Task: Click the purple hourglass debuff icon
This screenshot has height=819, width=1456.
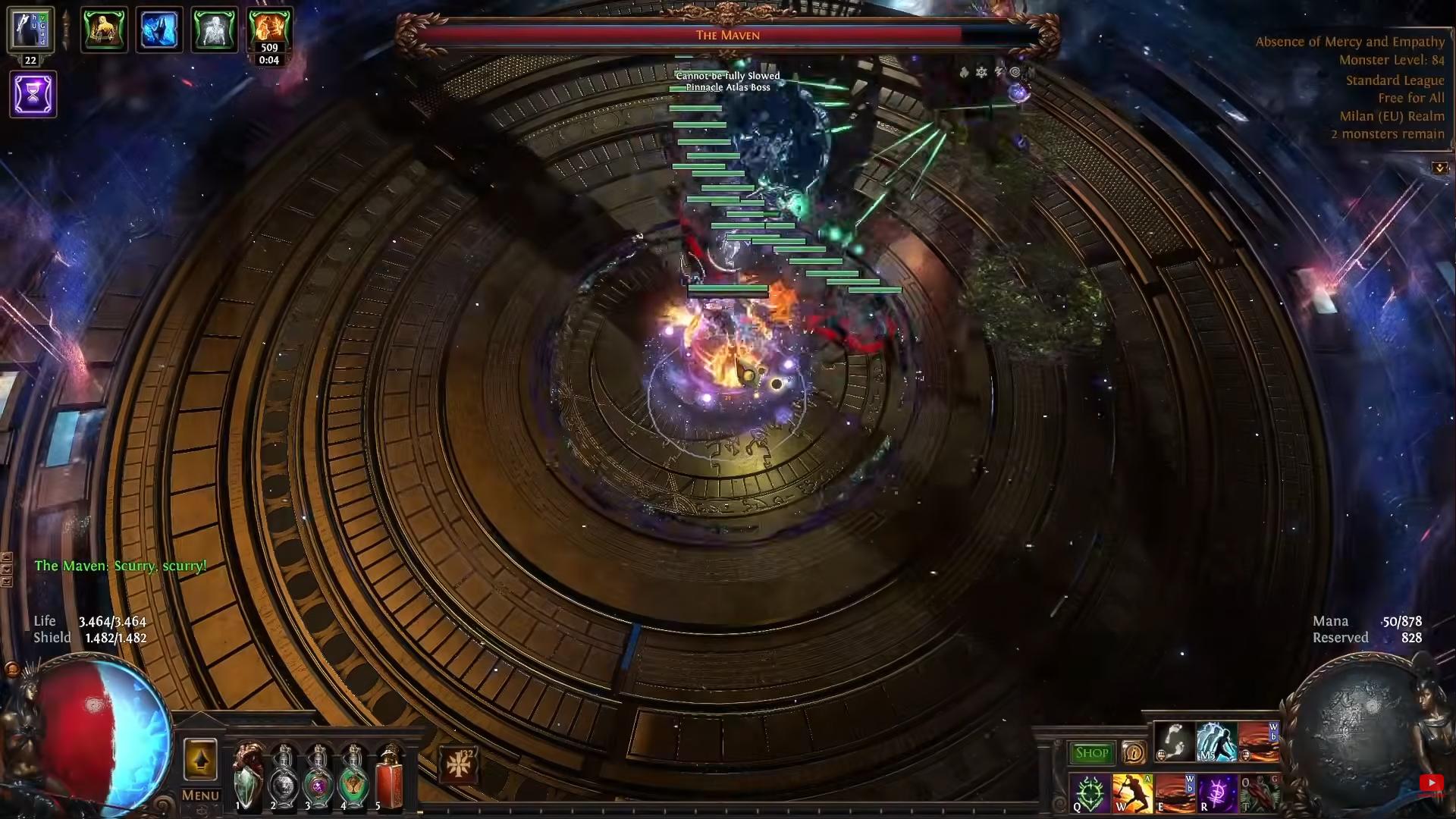Action: pyautogui.click(x=33, y=94)
